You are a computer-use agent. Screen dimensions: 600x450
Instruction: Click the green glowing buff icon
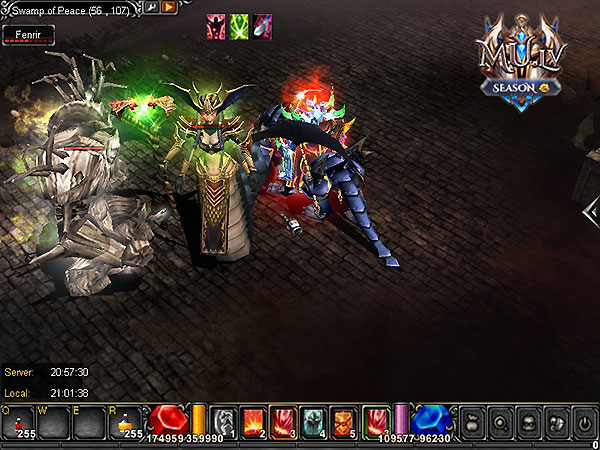pos(239,26)
